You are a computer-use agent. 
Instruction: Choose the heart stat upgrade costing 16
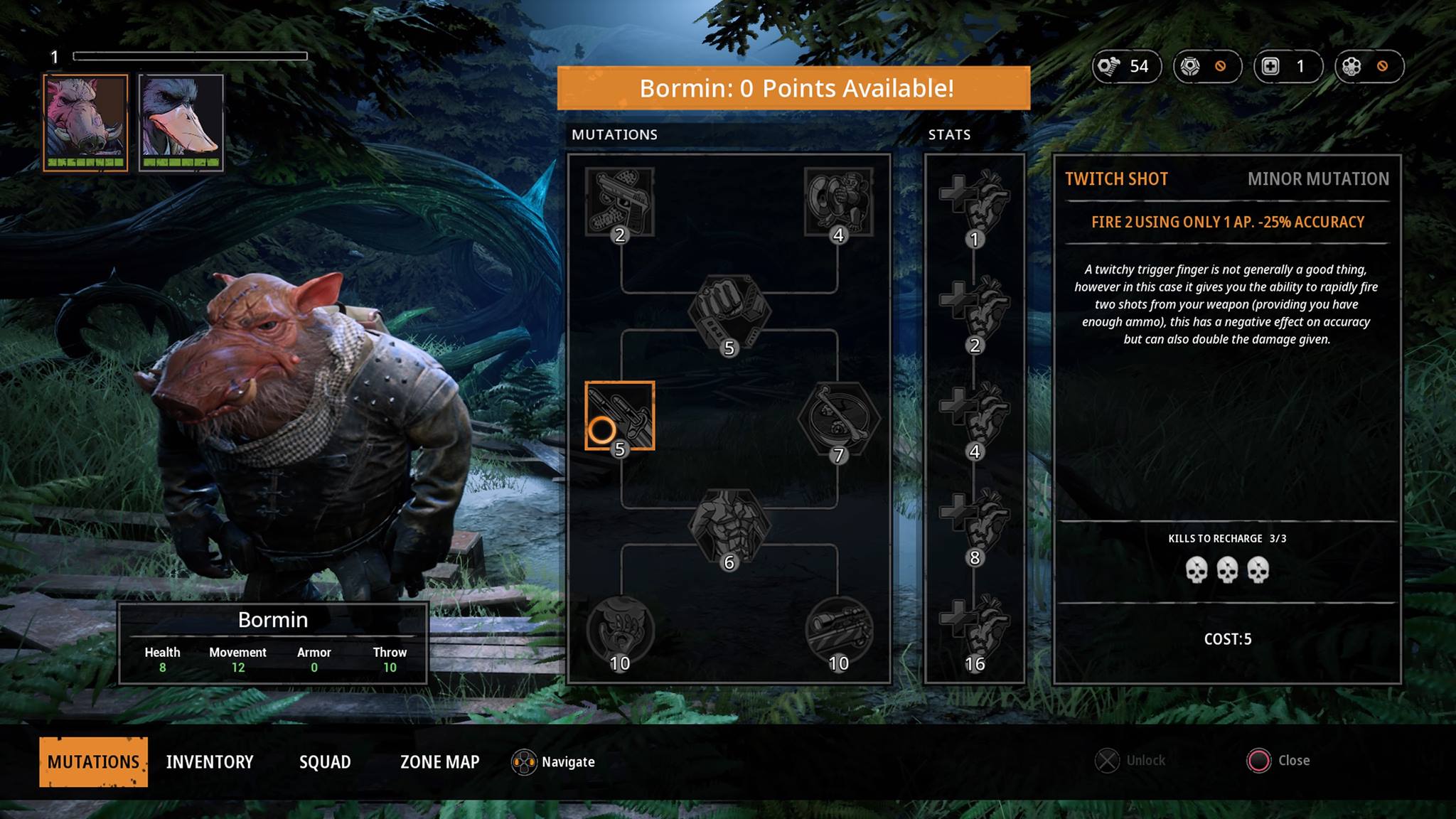(x=975, y=629)
